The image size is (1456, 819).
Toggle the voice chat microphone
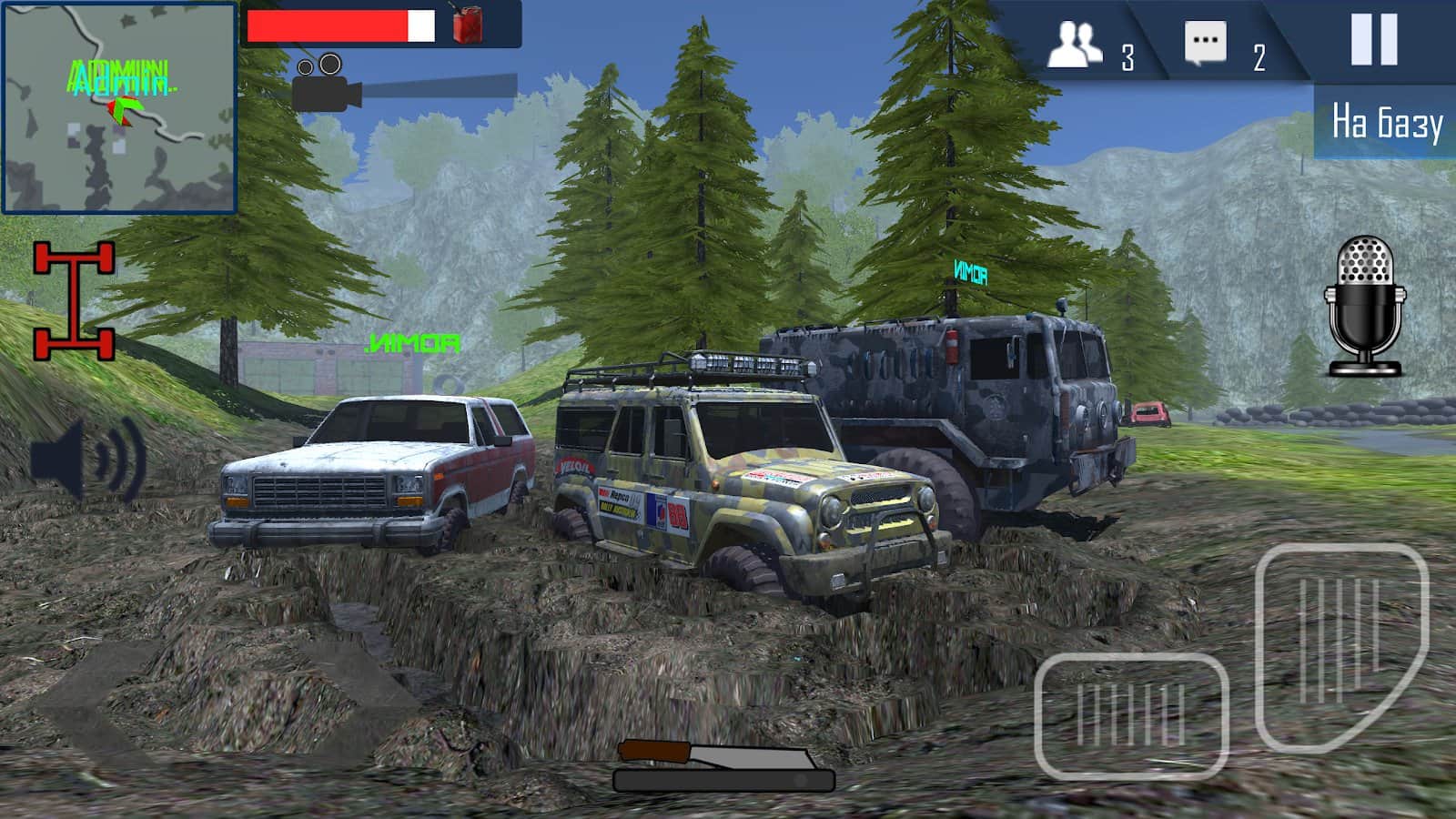click(1364, 306)
